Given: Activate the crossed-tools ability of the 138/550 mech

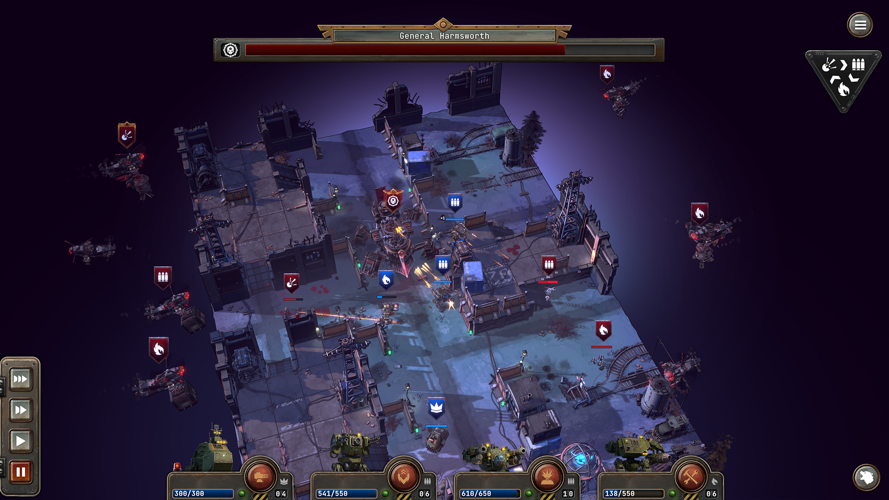Looking at the screenshot, I should 690,475.
